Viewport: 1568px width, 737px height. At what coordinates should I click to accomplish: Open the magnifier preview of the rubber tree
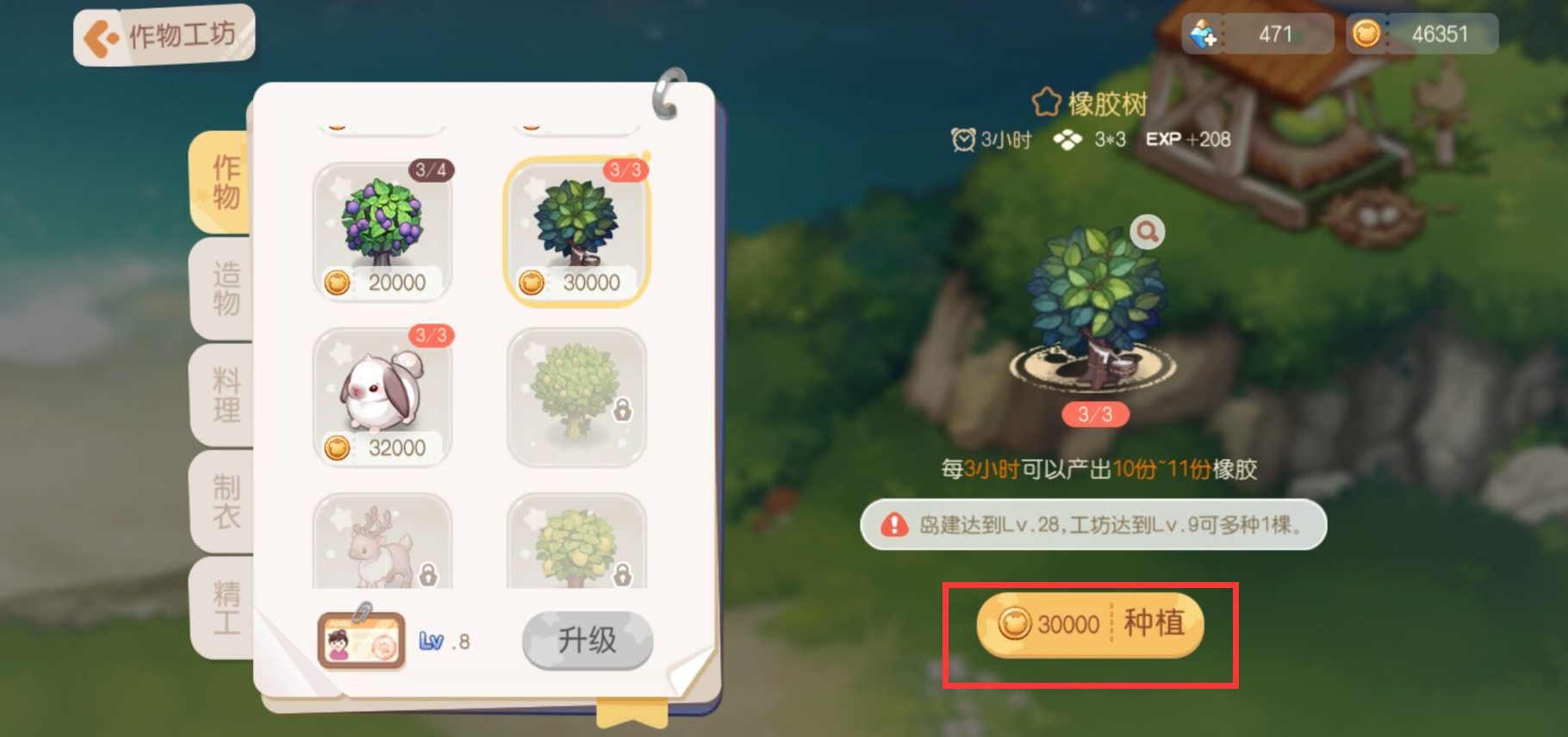(1148, 231)
